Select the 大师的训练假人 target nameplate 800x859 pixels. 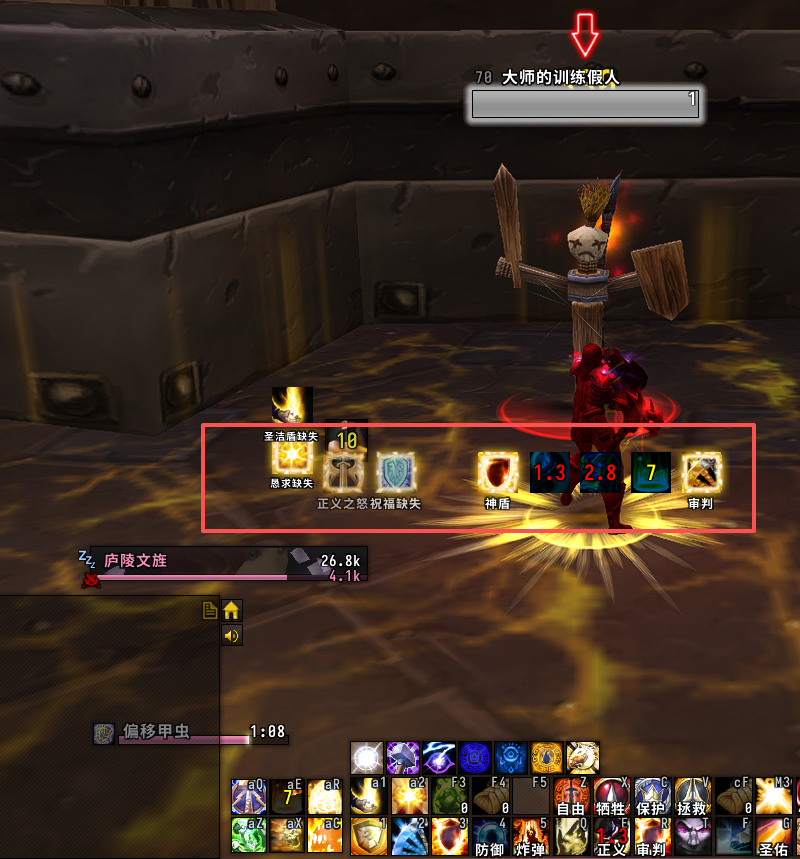585,100
